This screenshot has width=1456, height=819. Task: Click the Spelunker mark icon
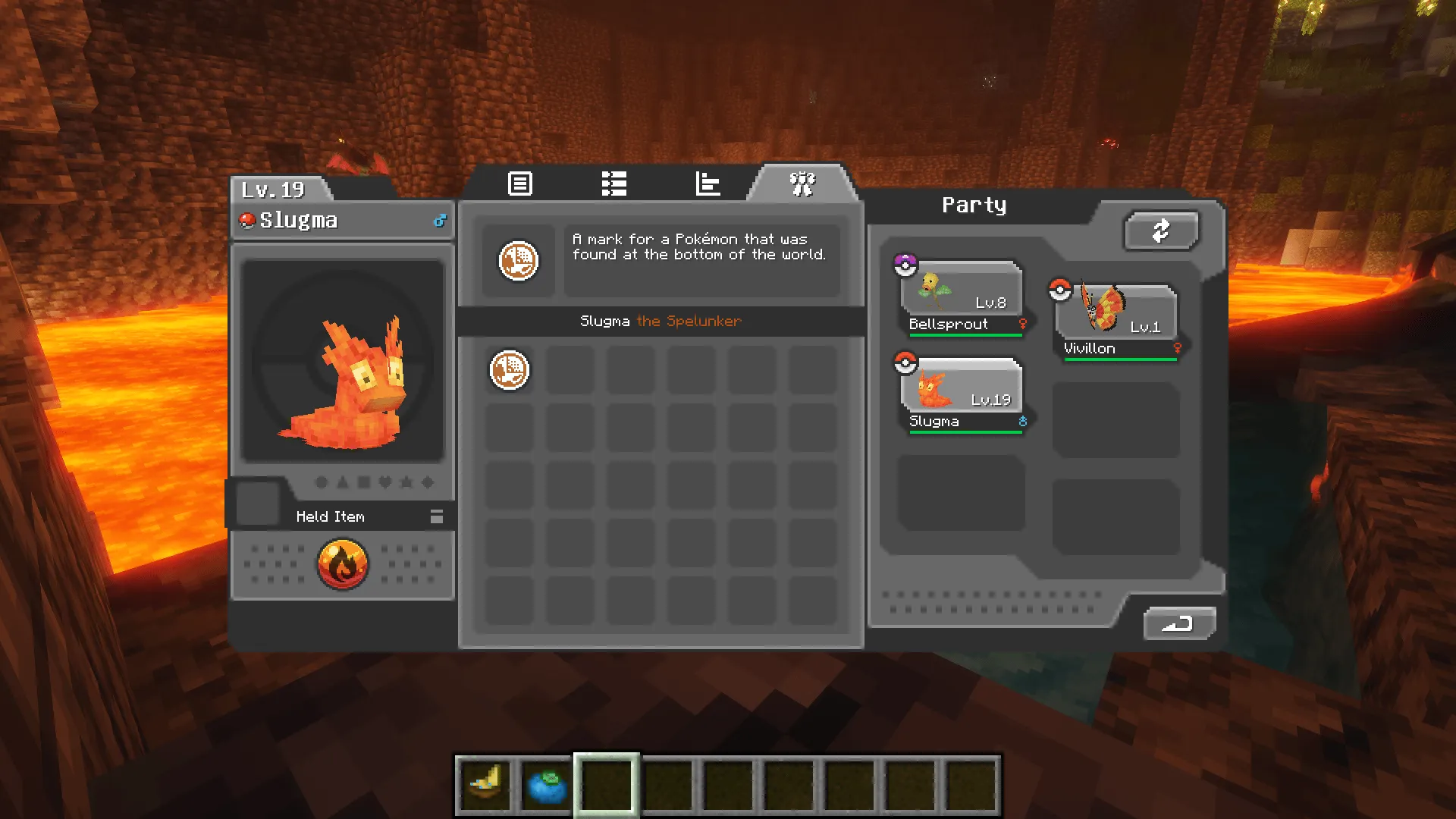click(x=519, y=261)
